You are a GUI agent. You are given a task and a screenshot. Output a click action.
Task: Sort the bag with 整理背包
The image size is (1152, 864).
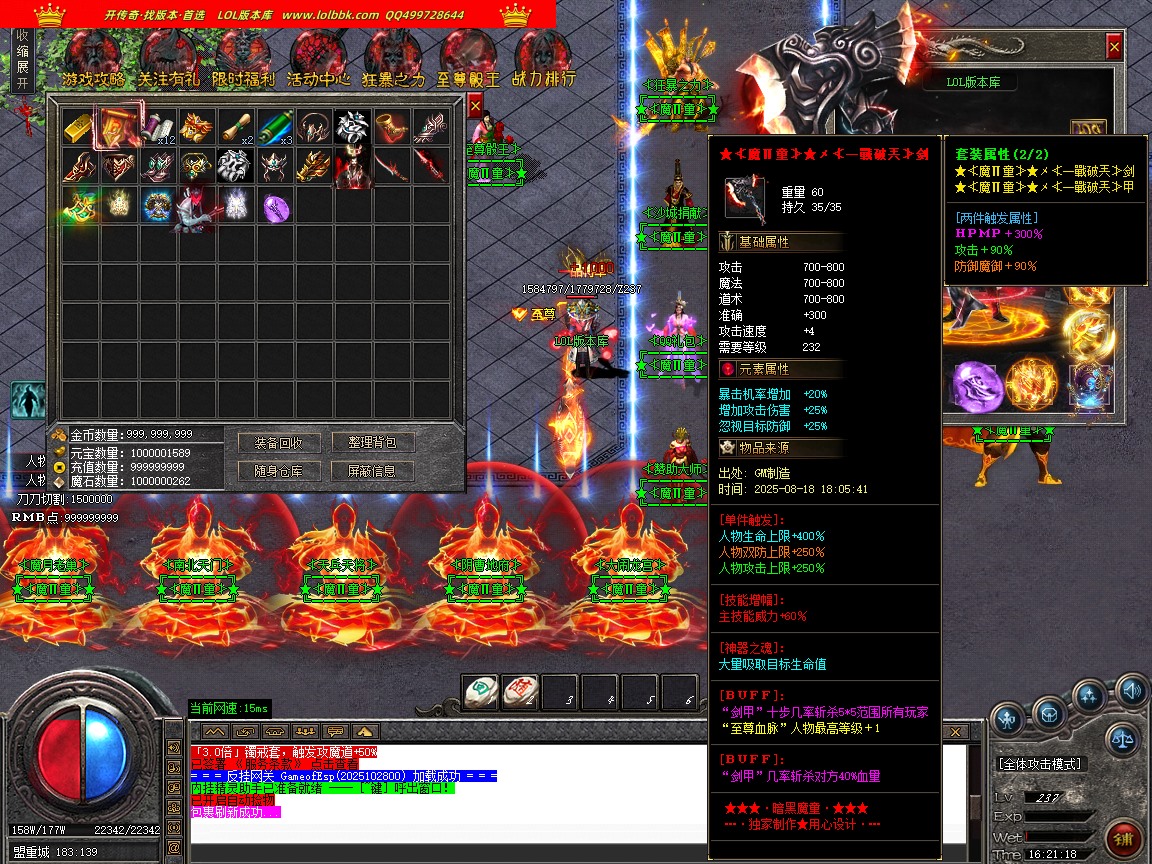click(x=373, y=443)
